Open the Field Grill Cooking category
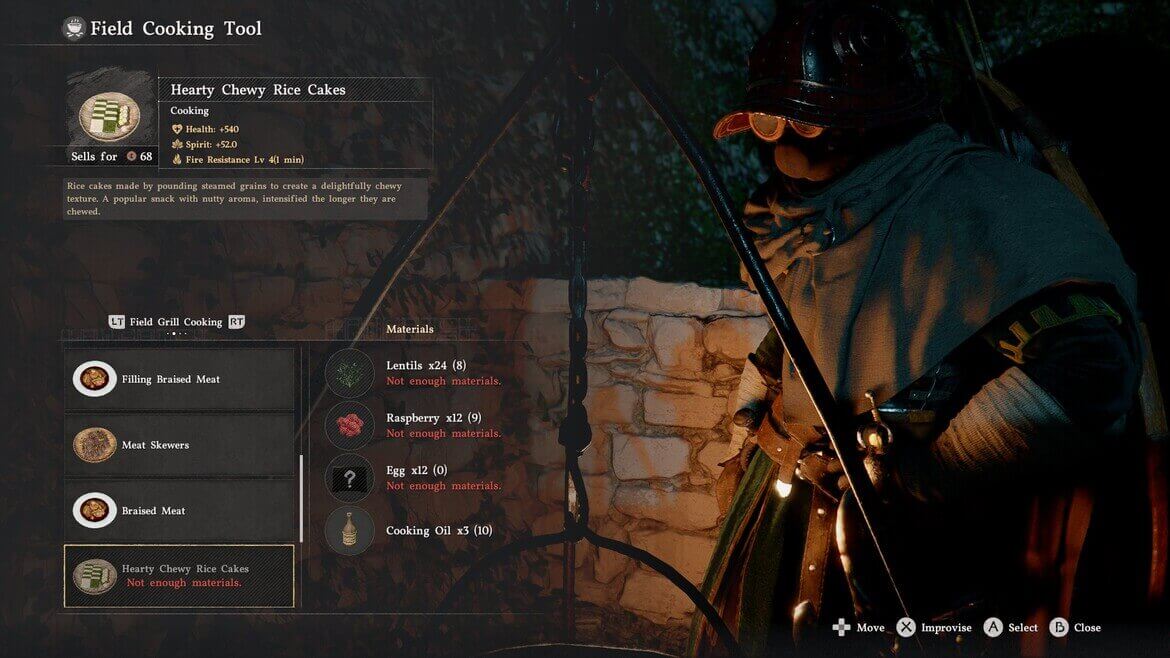The width and height of the screenshot is (1170, 658). [x=176, y=322]
